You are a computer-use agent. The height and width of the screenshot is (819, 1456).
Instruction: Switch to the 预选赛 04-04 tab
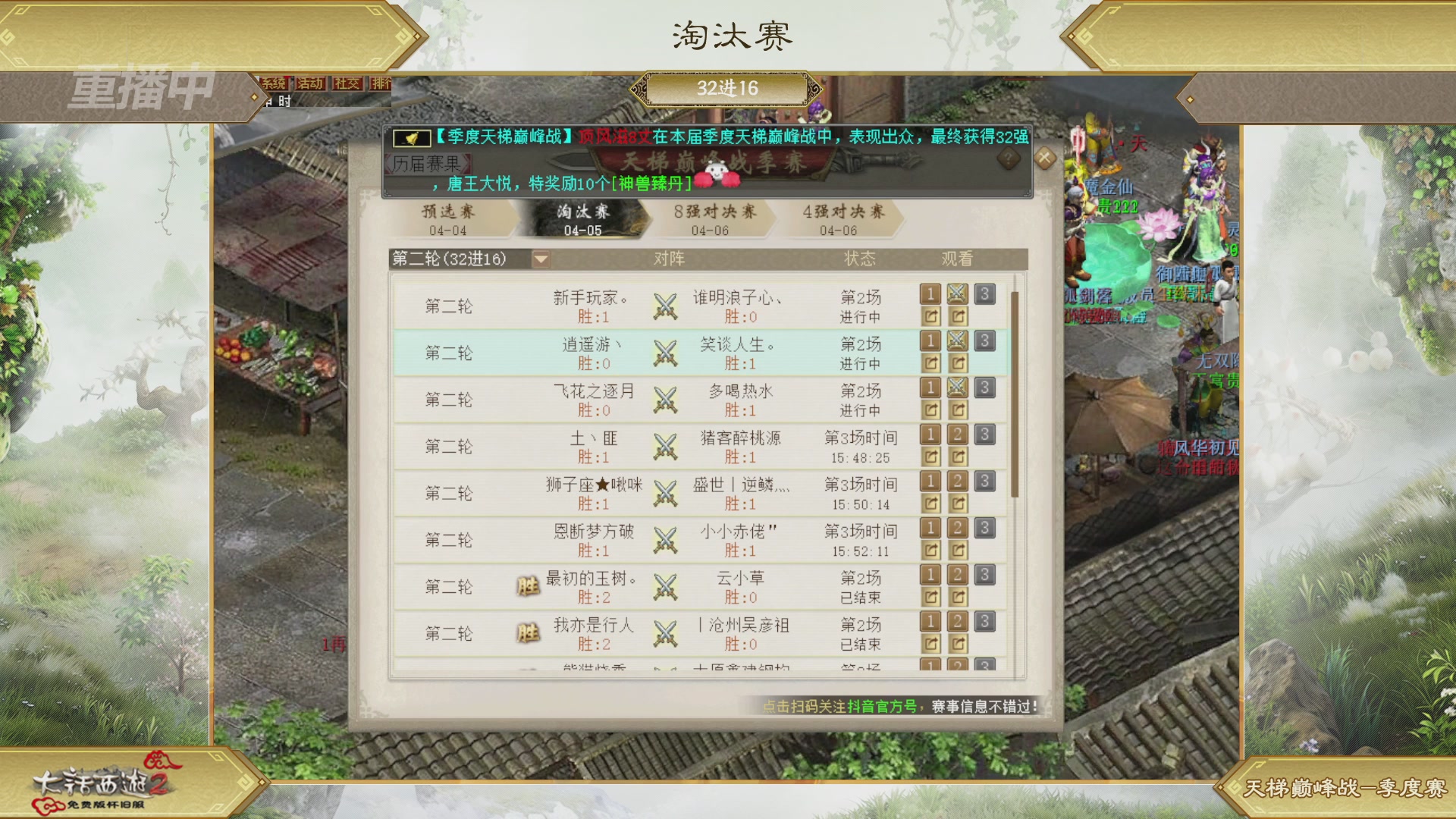click(450, 220)
